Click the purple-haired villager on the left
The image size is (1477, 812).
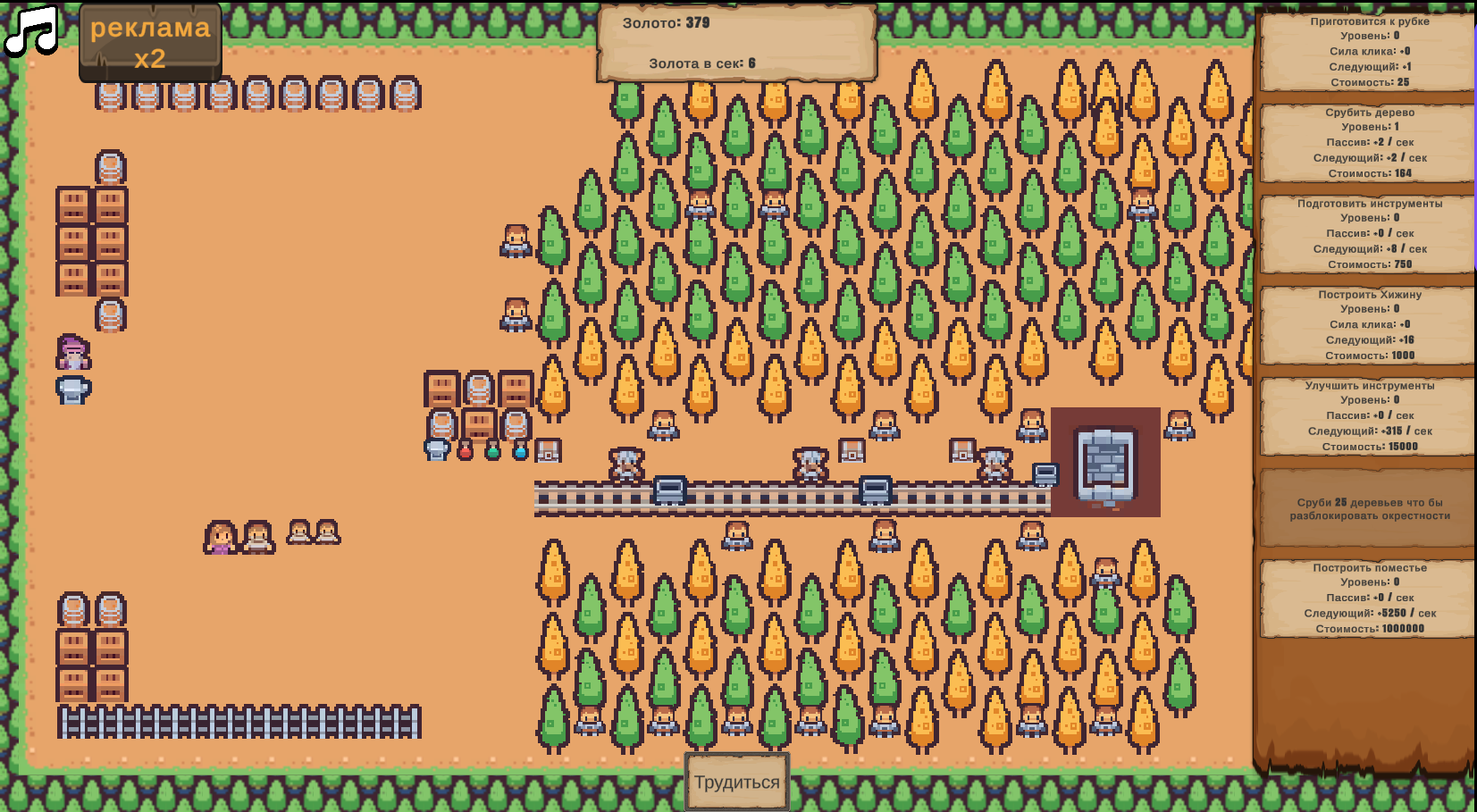click(74, 351)
